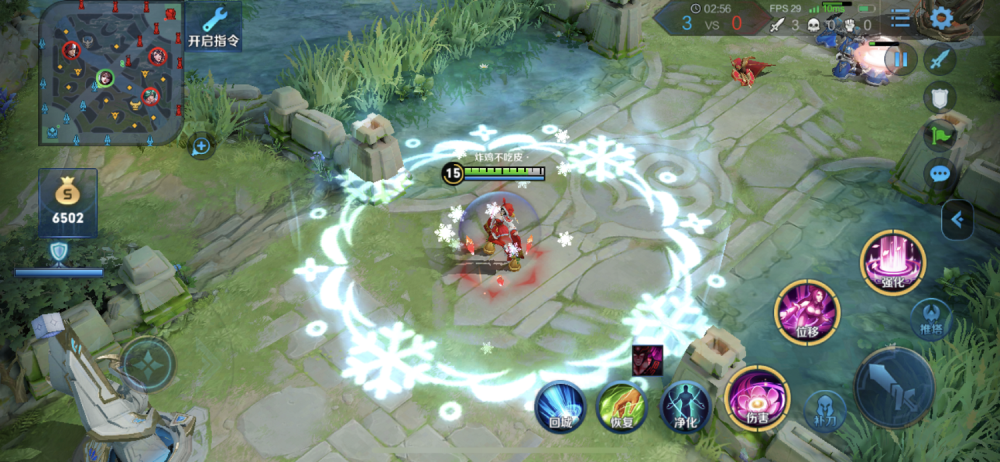Open the chat speech bubble
Viewport: 1000px width, 462px height.
coord(940,174)
